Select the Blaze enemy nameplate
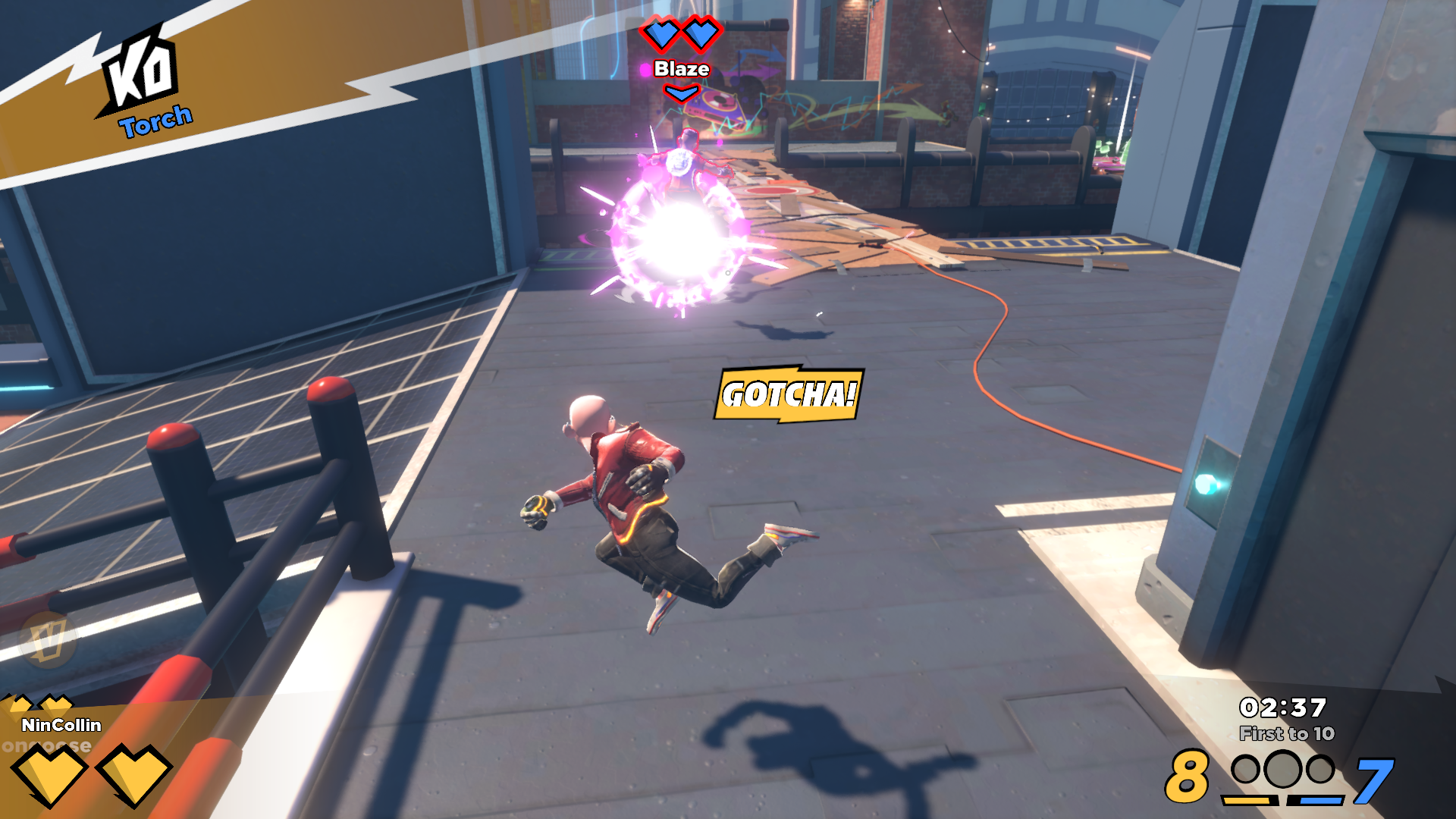The image size is (1456, 819). pyautogui.click(x=681, y=69)
